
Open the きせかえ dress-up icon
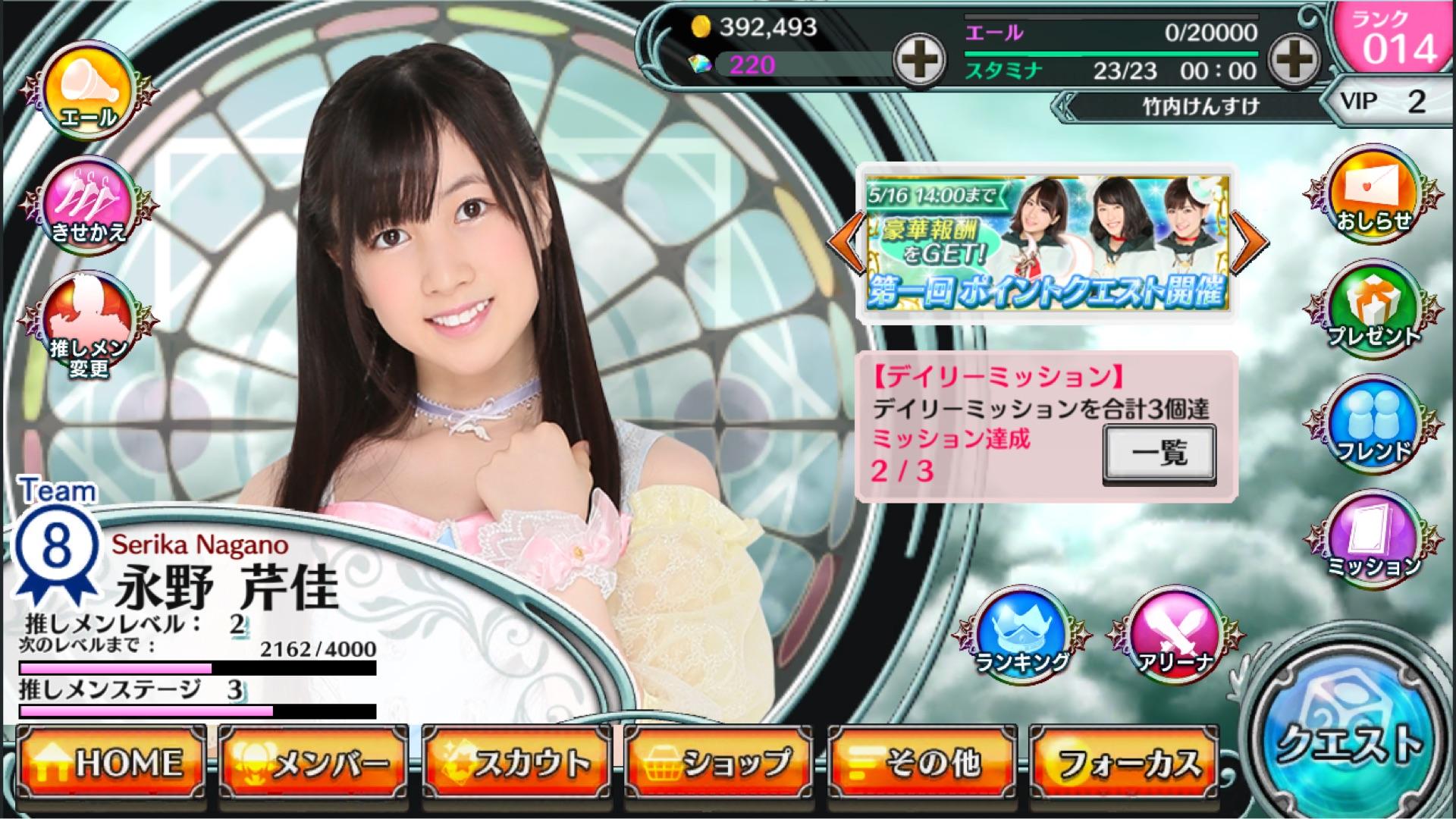[89, 205]
